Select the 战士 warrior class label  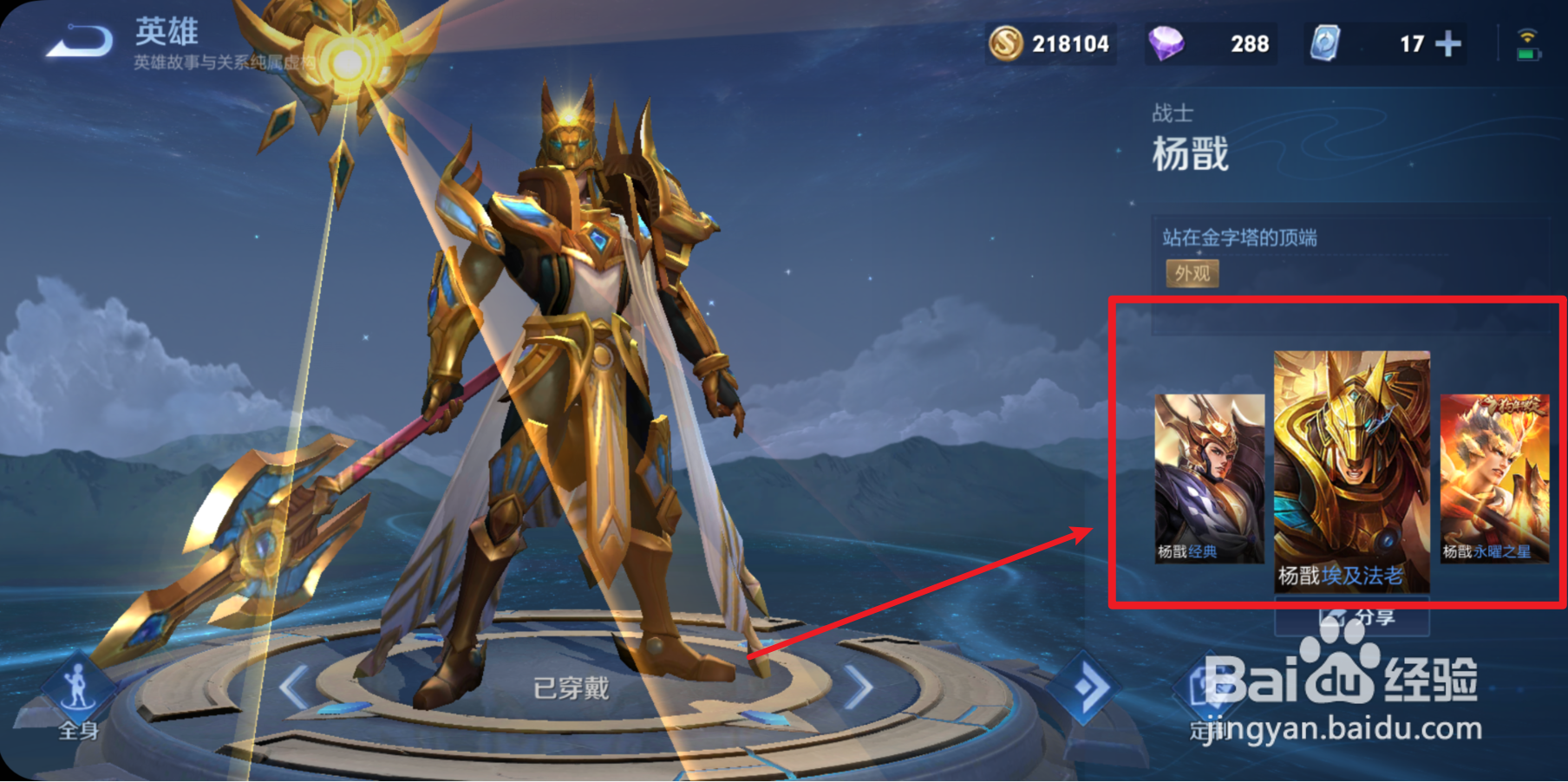click(x=1175, y=112)
